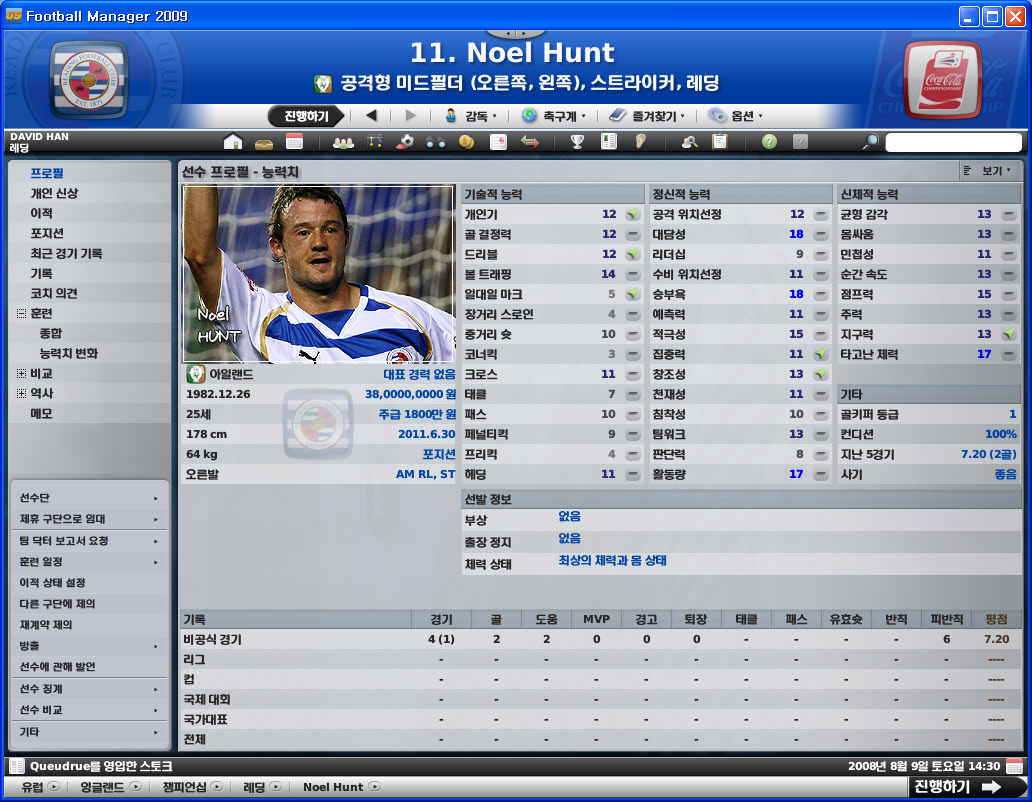This screenshot has height=802, width=1032.
Task: Click the bottom-right 진행하기 button
Action: (x=957, y=787)
